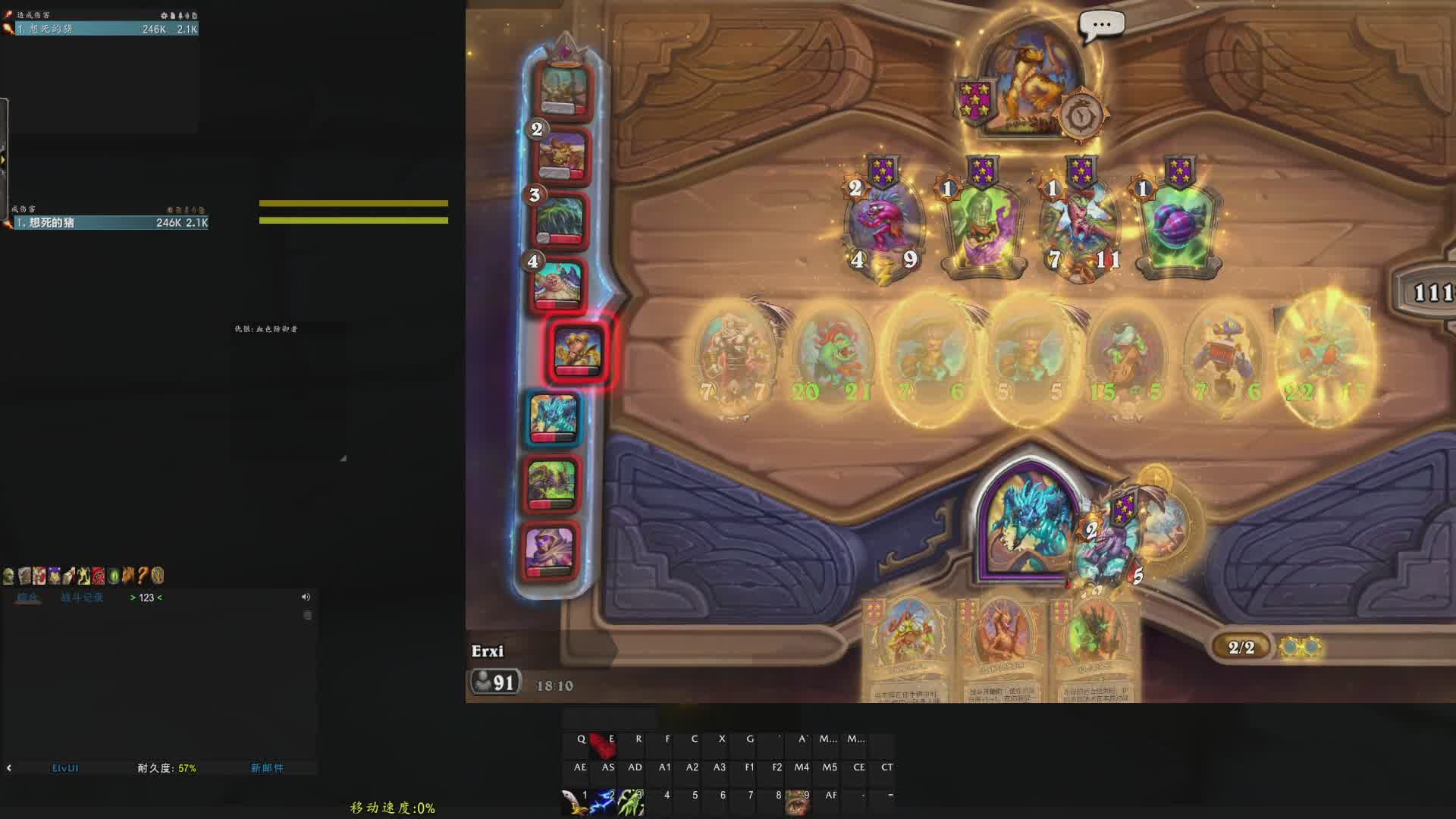Use the green claw ability on slot 3
This screenshot has height=819, width=1456.
pos(631,802)
